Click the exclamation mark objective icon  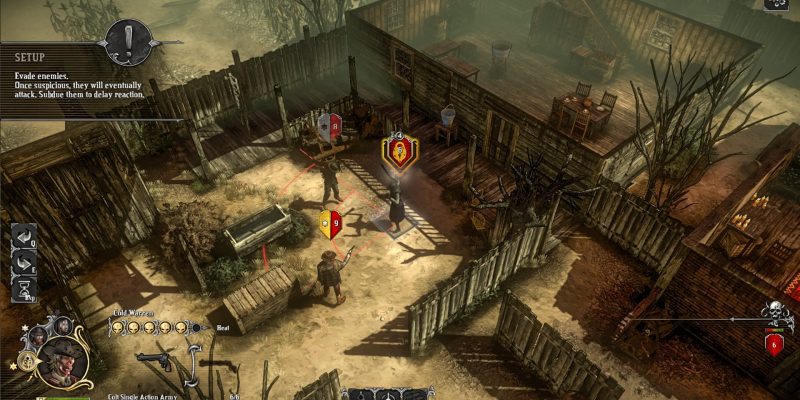click(131, 43)
